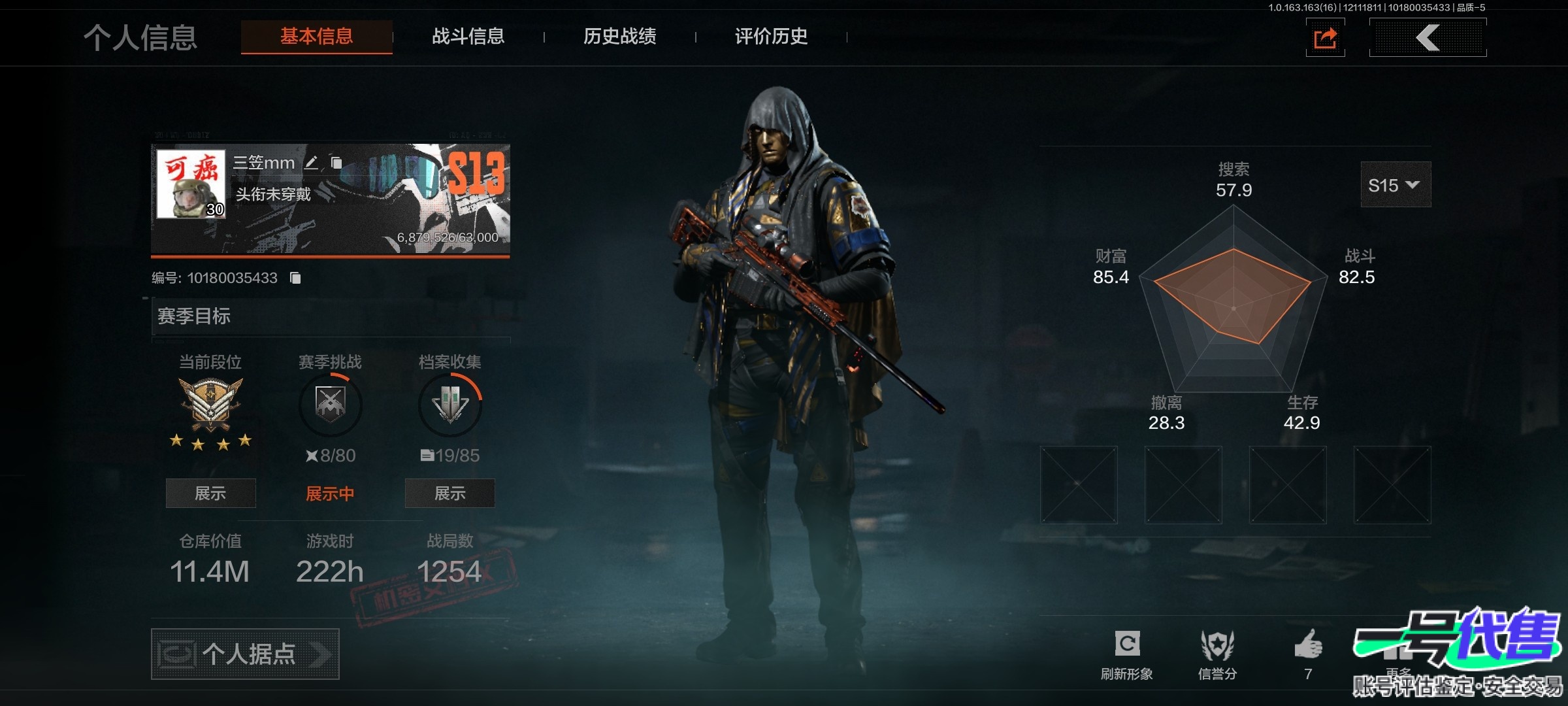Copy the player name next to edit icon
Image resolution: width=1568 pixels, height=706 pixels.
tap(336, 163)
